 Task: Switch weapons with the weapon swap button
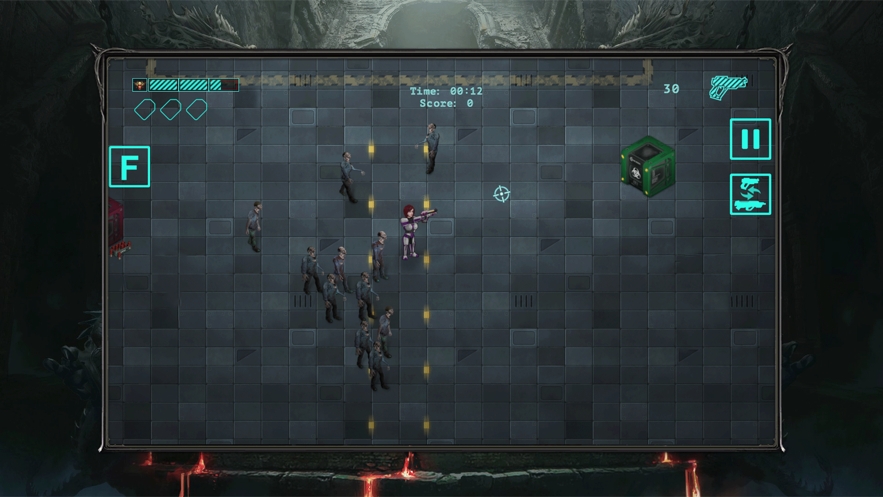click(750, 194)
